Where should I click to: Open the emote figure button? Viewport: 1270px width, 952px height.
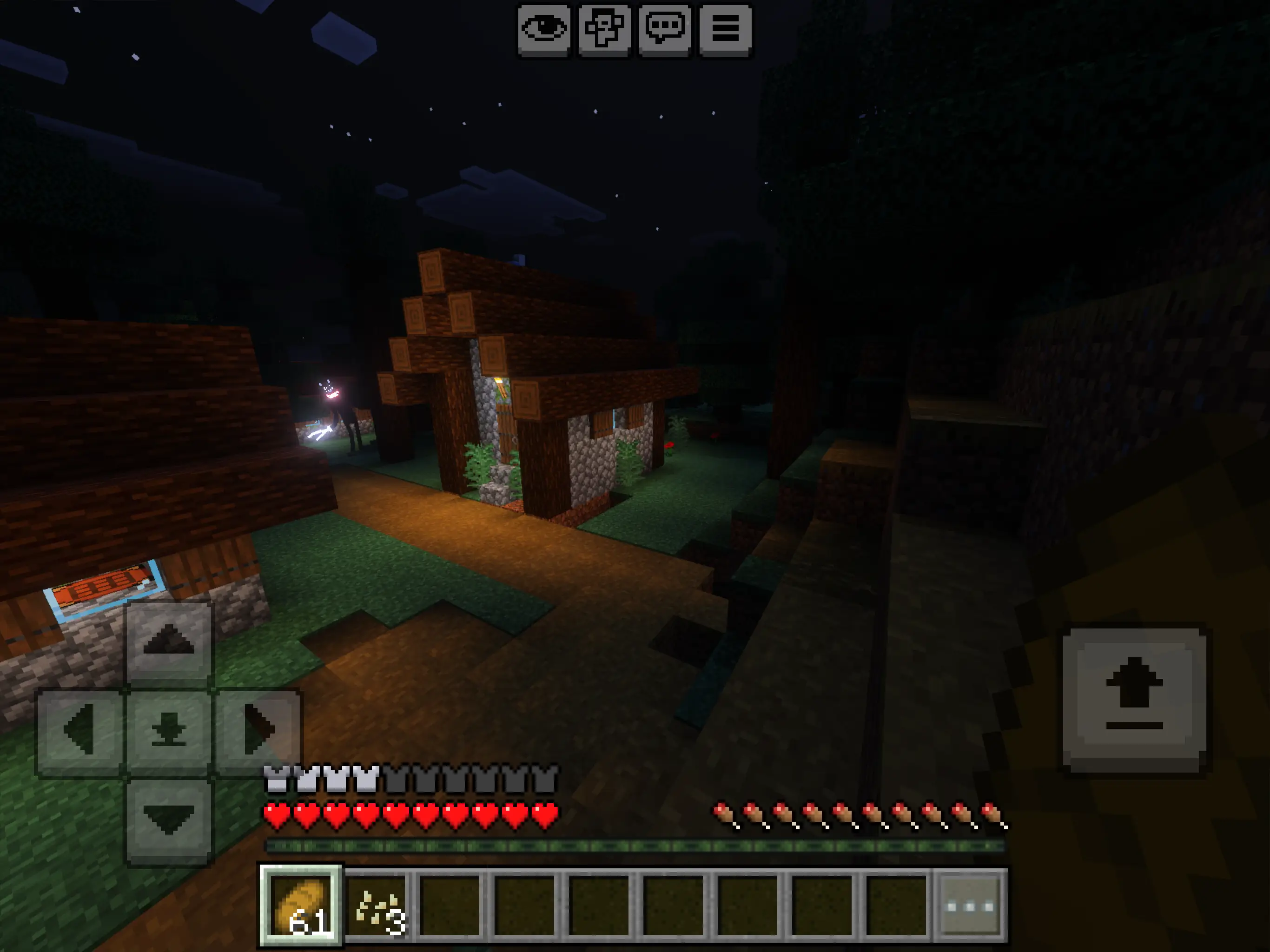coord(604,29)
